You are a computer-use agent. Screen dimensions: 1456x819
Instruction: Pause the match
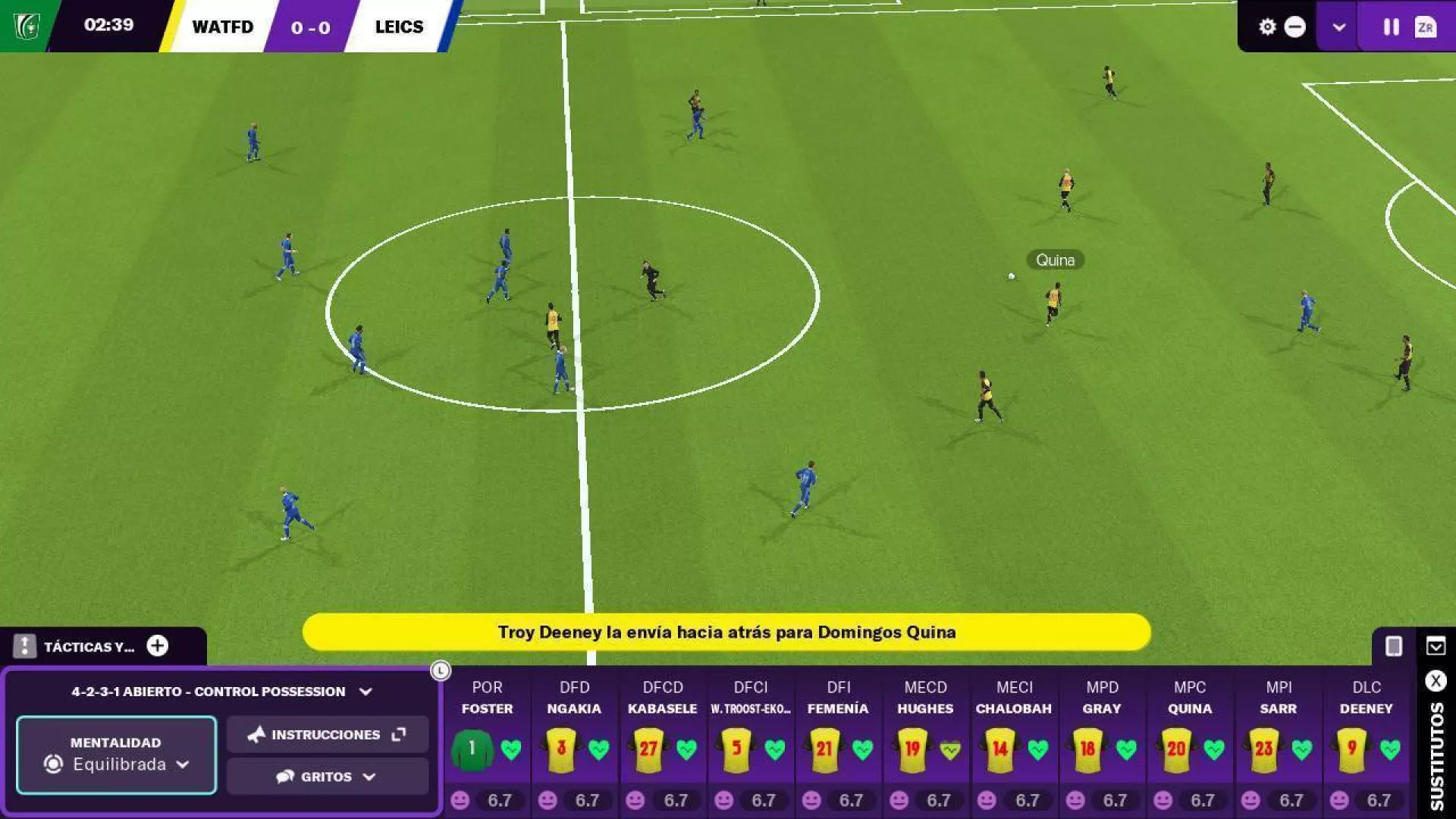point(1391,27)
